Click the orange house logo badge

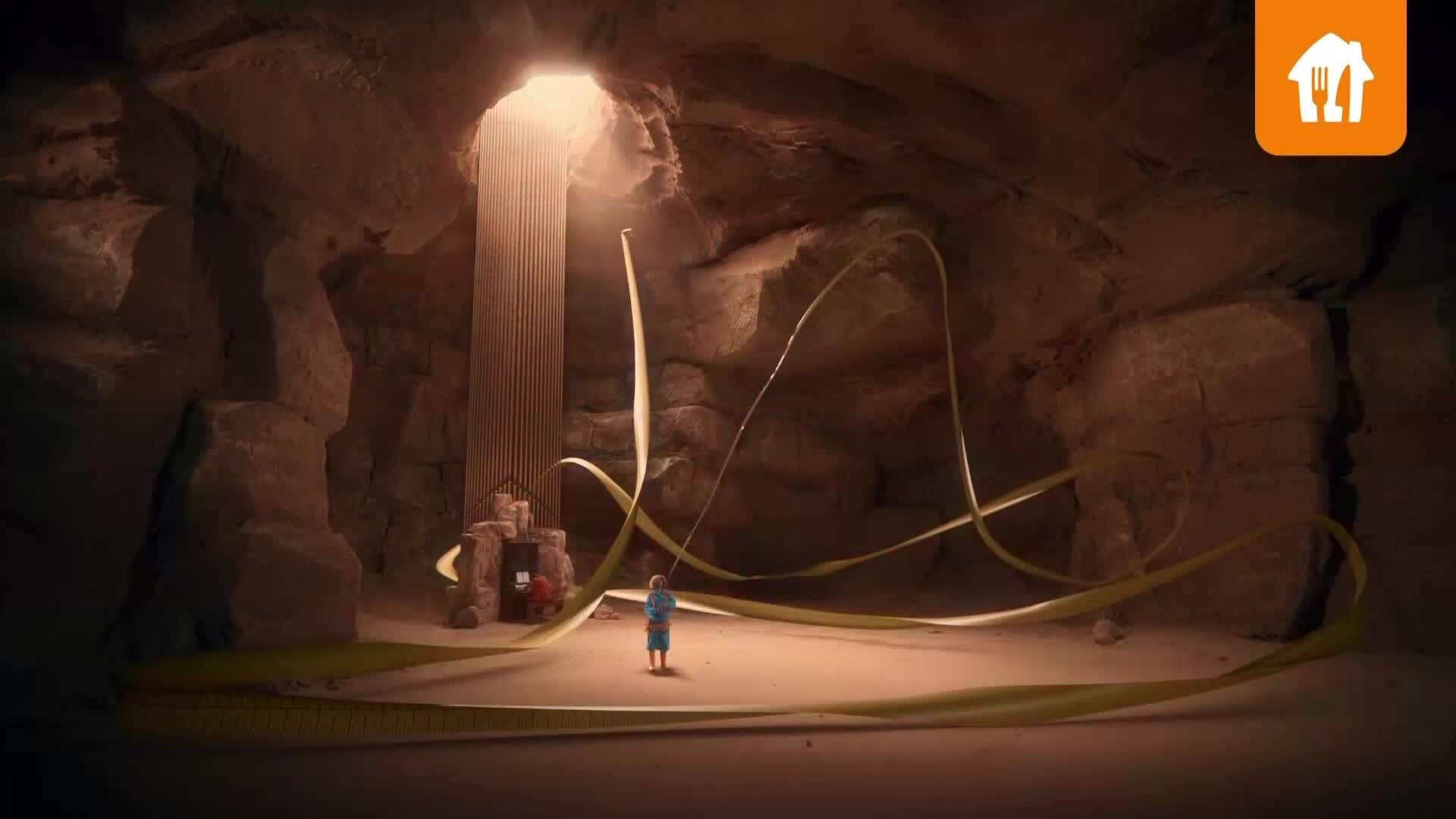[x=1330, y=80]
